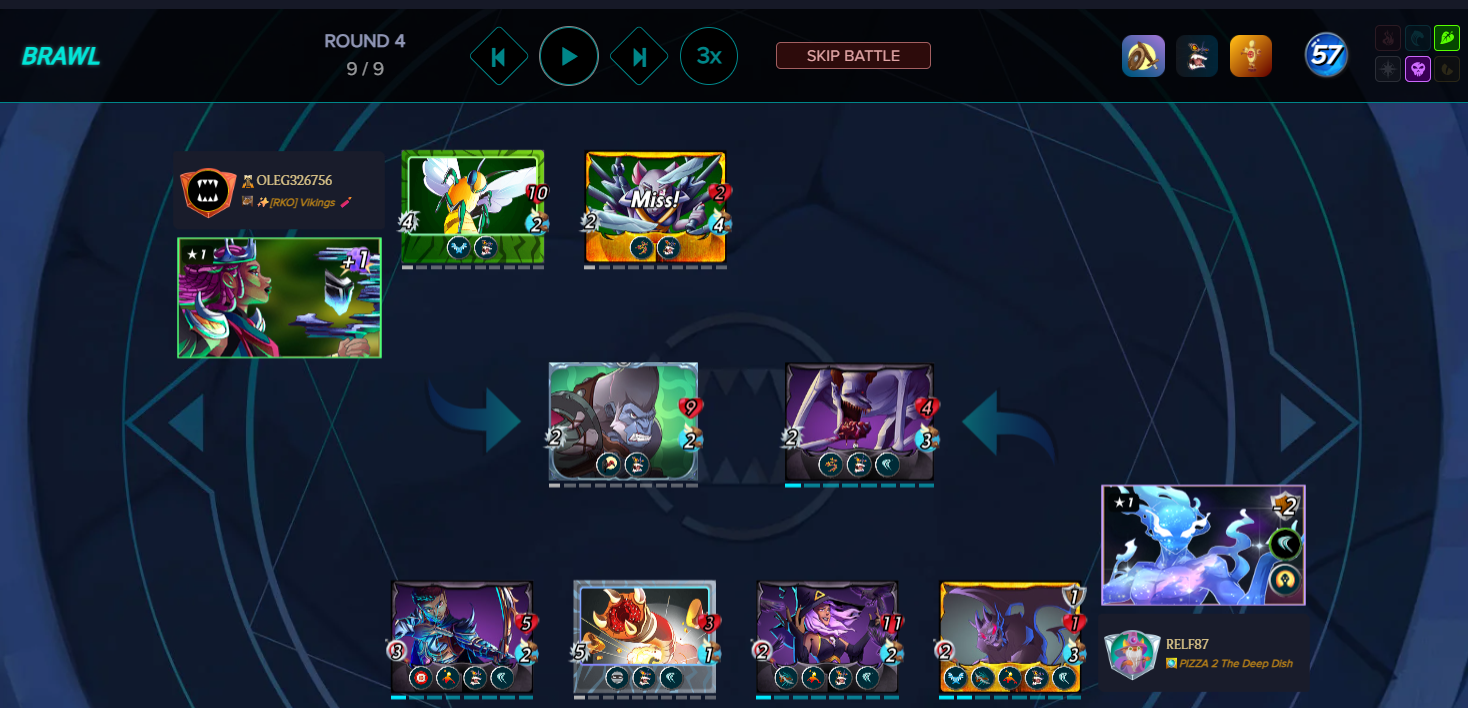Image resolution: width=1468 pixels, height=708 pixels.
Task: Inspect the pink-haired summoner card
Action: (x=279, y=298)
